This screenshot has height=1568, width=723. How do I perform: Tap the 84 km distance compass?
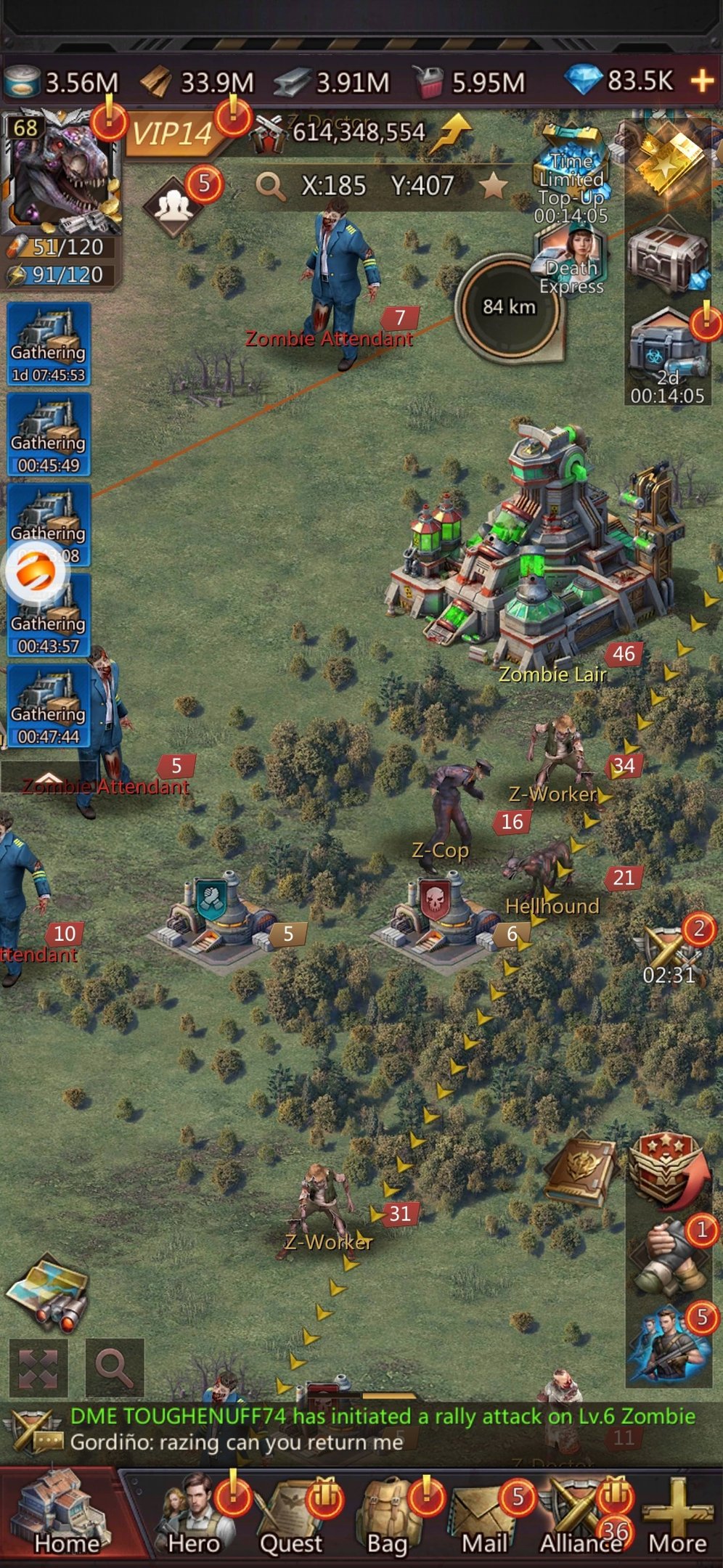(509, 307)
